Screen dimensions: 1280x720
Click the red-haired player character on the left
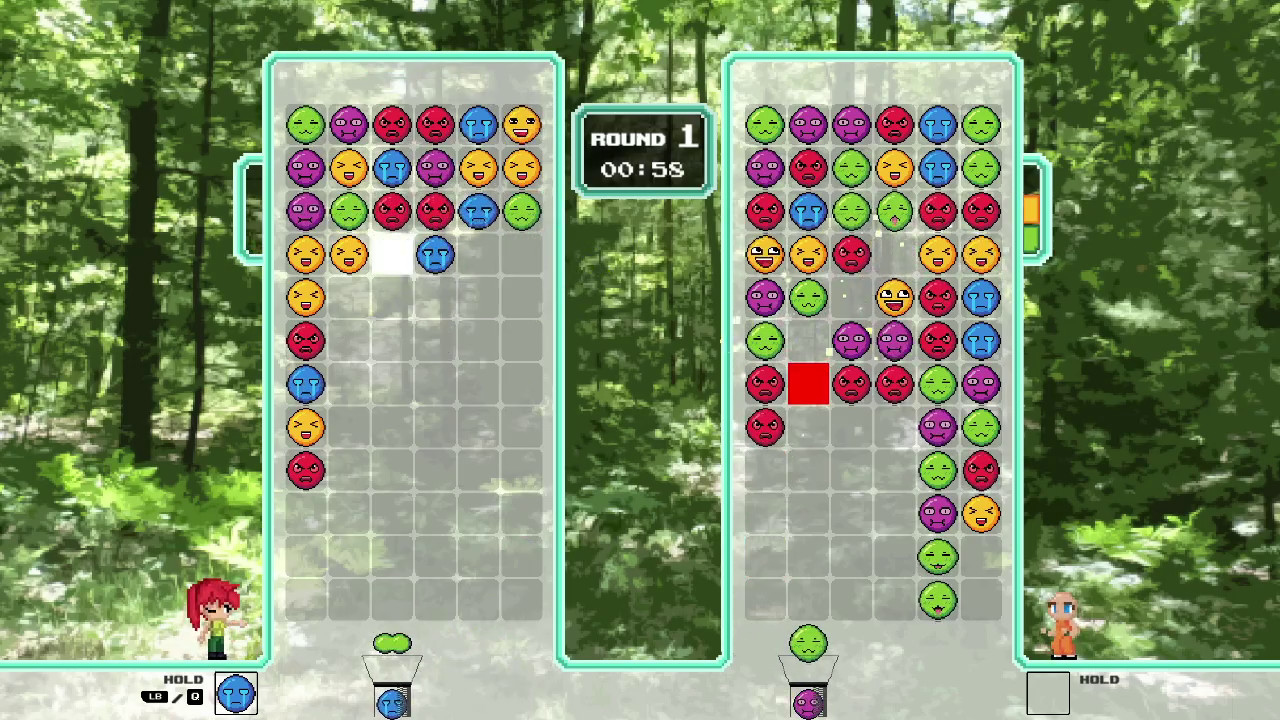(215, 615)
